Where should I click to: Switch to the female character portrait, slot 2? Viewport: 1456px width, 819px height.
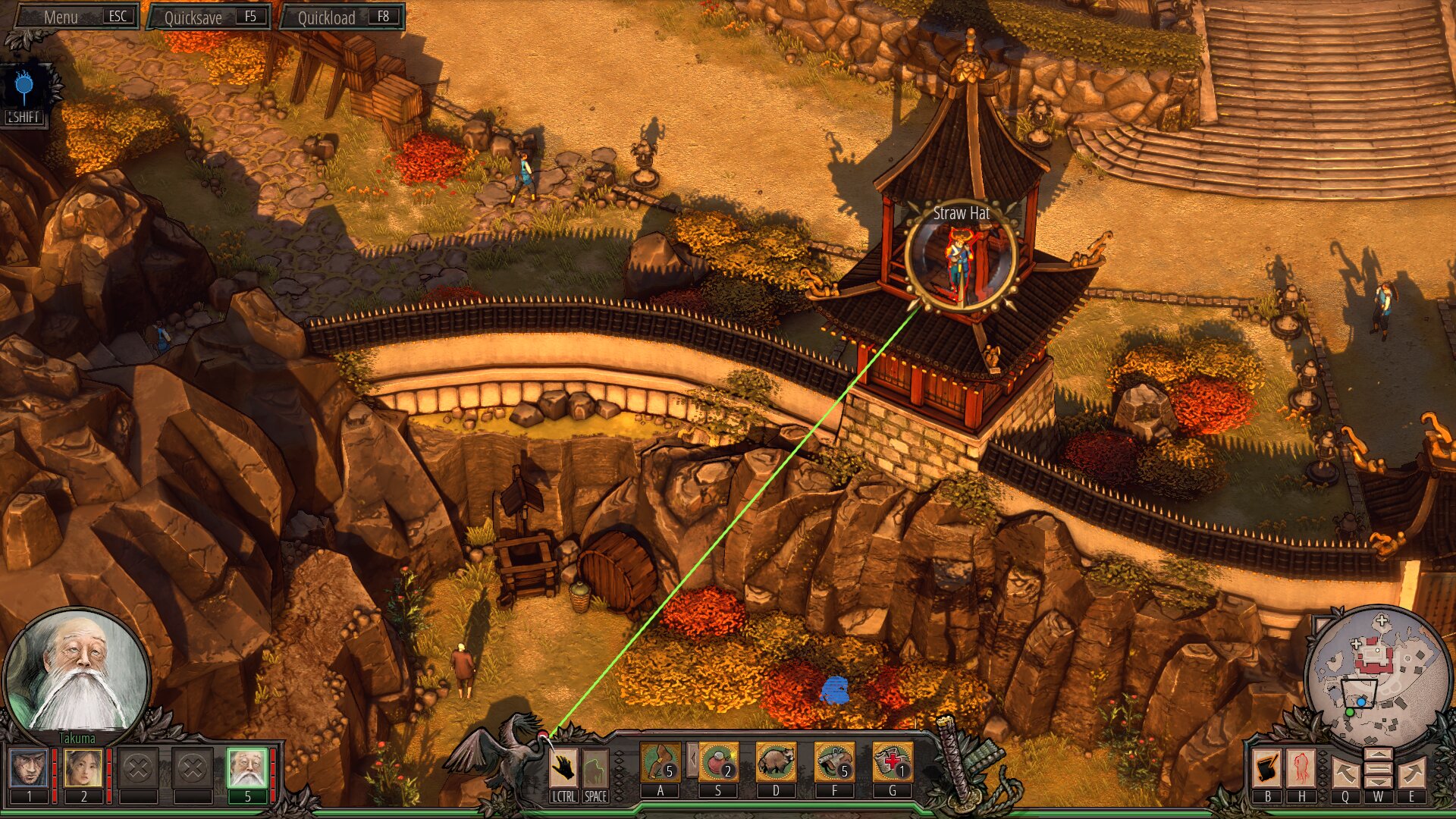tap(83, 768)
